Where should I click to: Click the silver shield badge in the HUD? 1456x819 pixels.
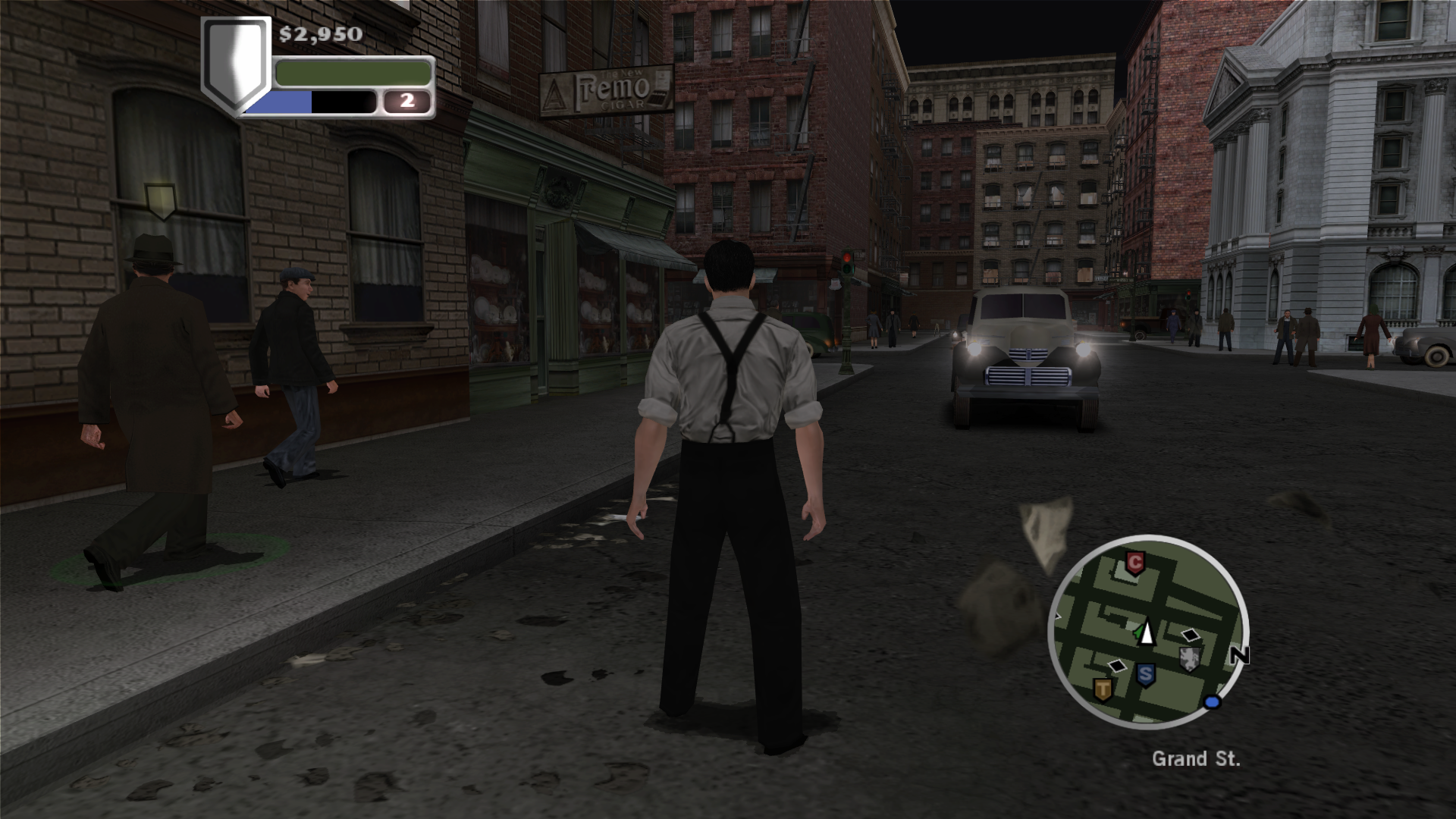(236, 64)
